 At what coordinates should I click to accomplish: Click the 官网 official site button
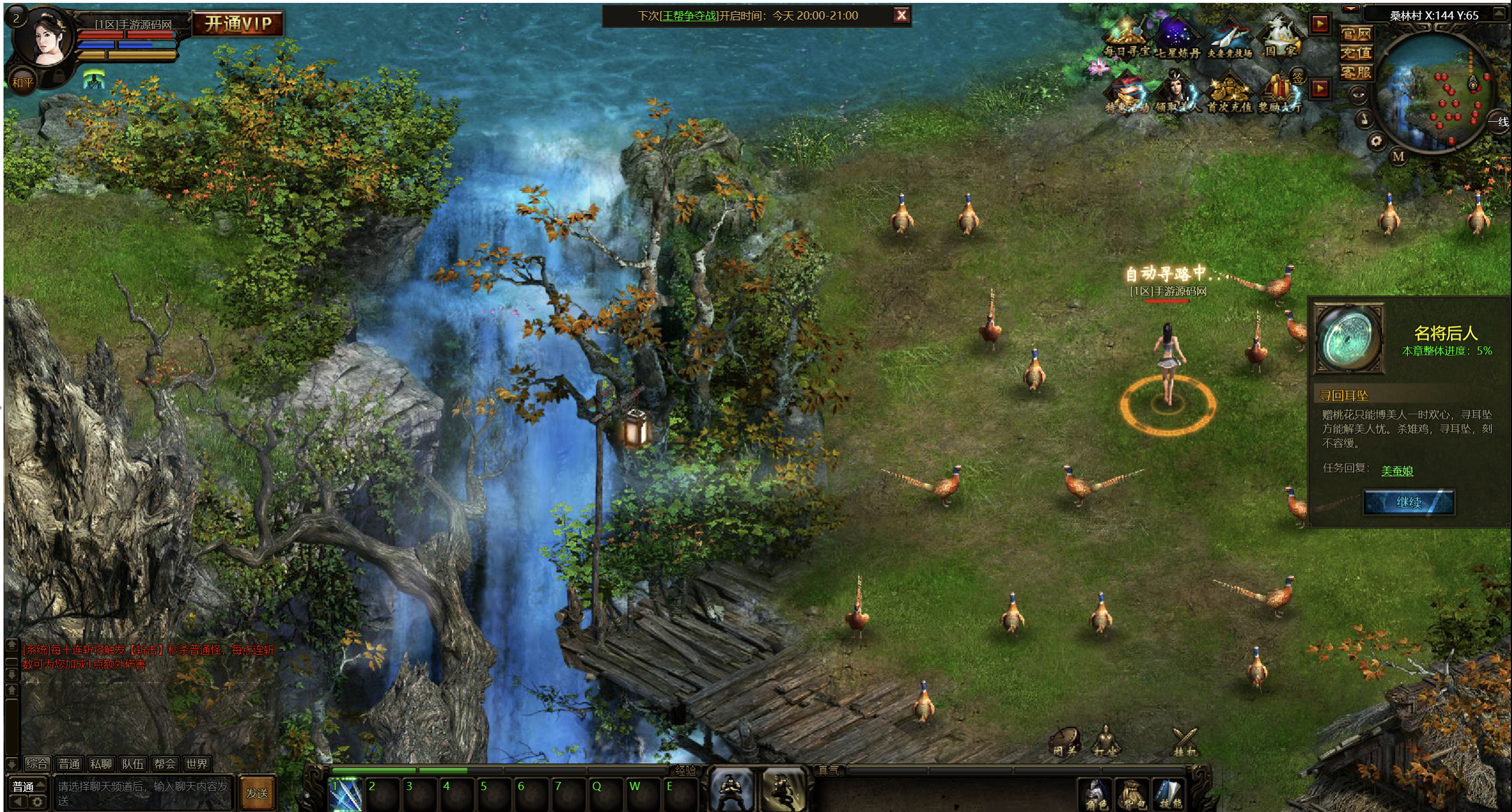[x=1355, y=34]
